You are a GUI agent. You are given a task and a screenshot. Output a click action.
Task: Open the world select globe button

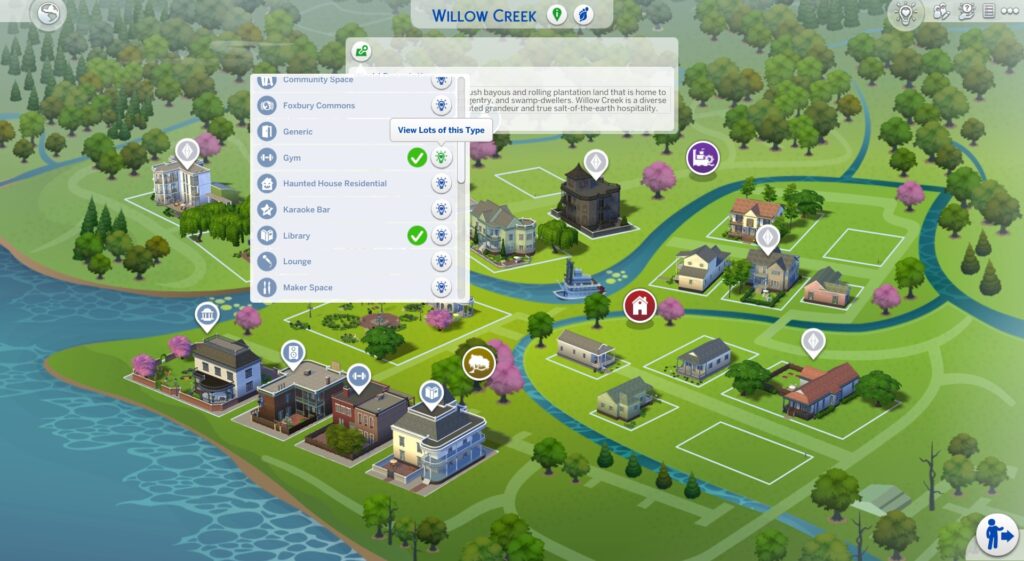(x=48, y=14)
